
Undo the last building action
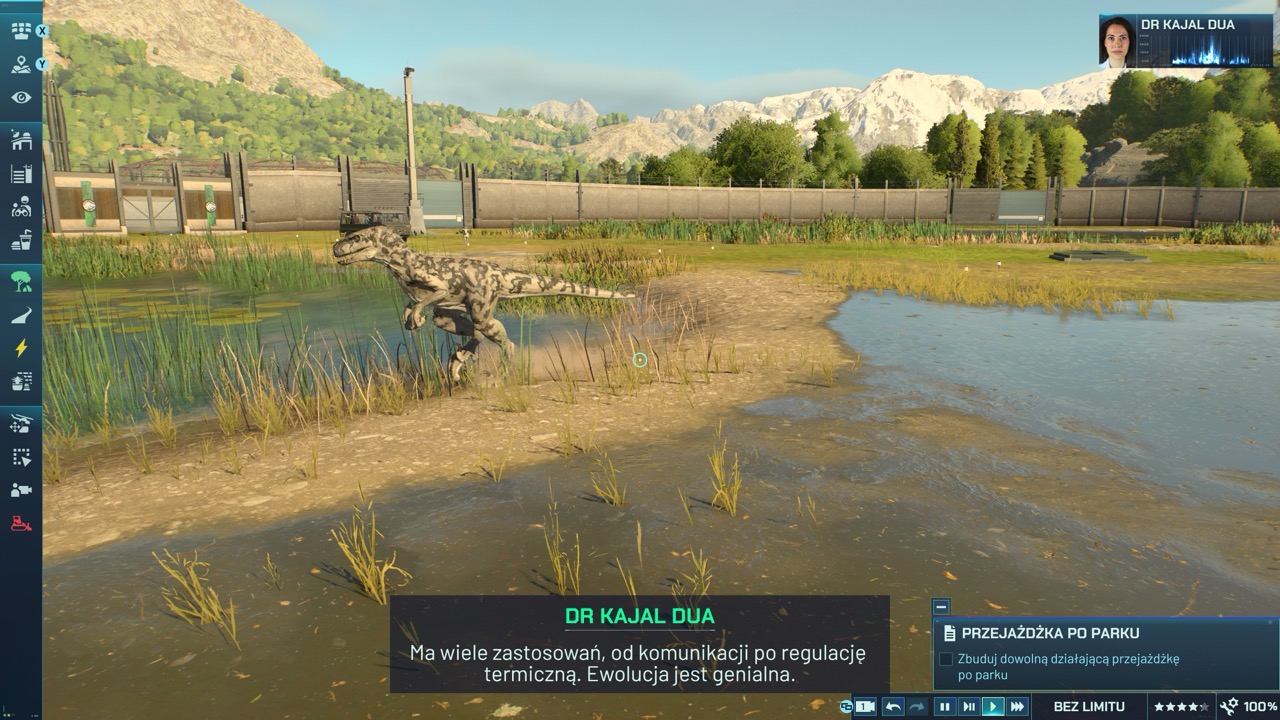pos(893,707)
